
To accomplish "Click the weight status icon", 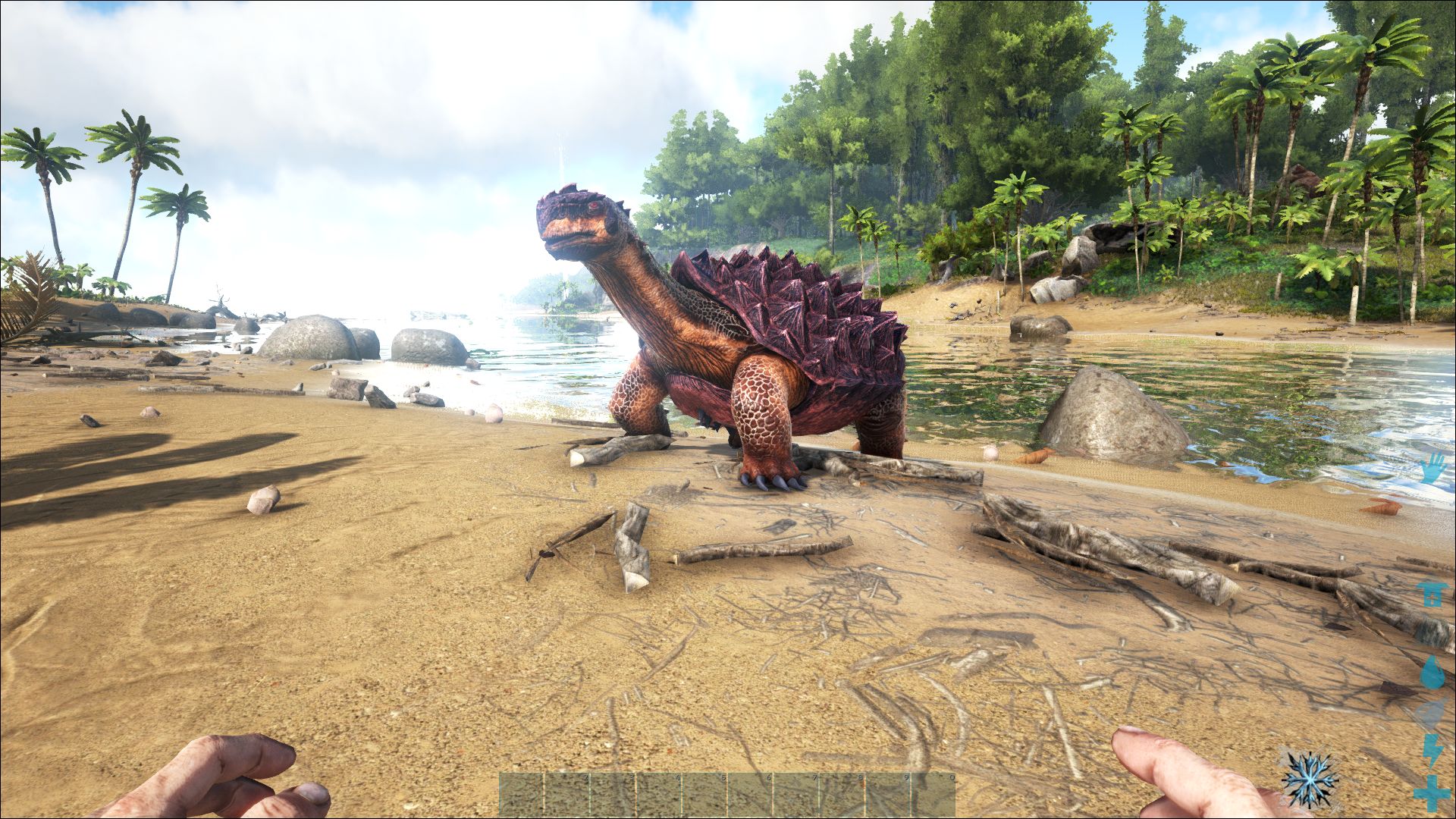I will (1432, 595).
